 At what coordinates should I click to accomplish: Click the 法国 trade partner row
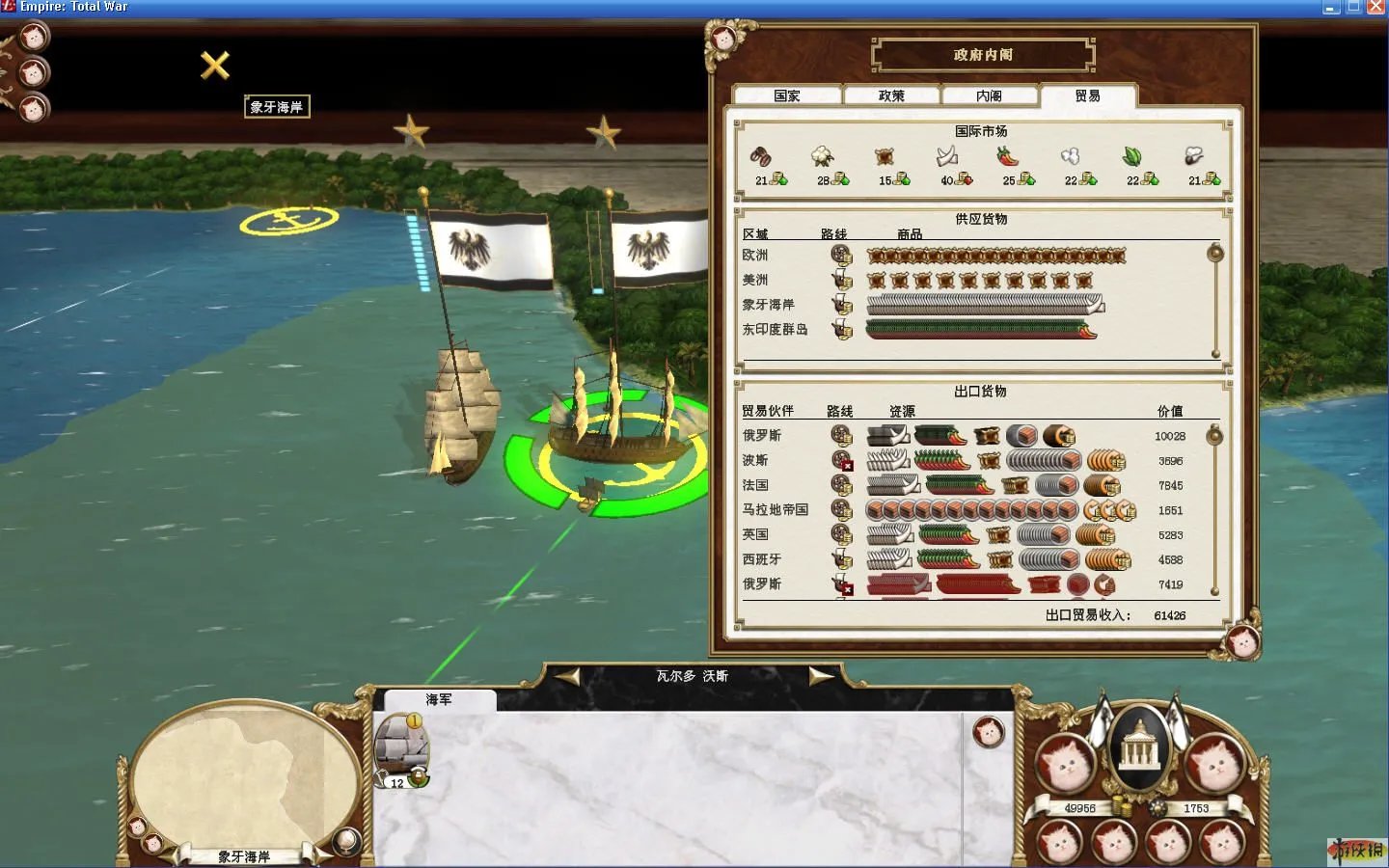755,485
